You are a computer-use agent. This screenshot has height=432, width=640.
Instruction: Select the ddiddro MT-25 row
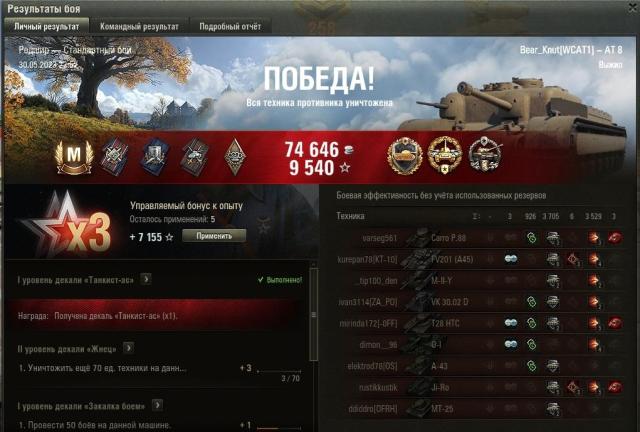[x=480, y=407]
